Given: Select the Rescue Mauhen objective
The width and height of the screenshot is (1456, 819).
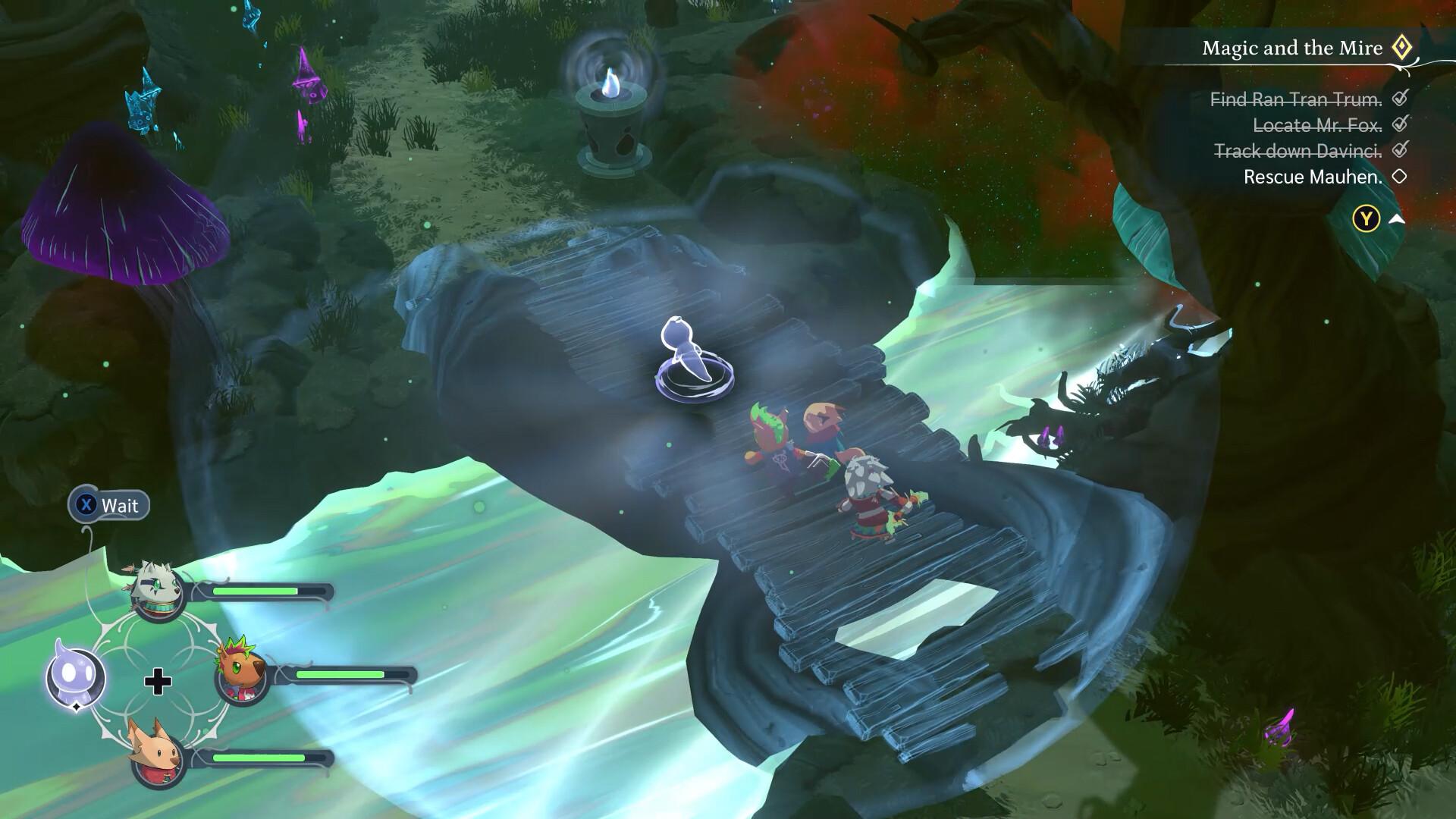Looking at the screenshot, I should (1313, 177).
